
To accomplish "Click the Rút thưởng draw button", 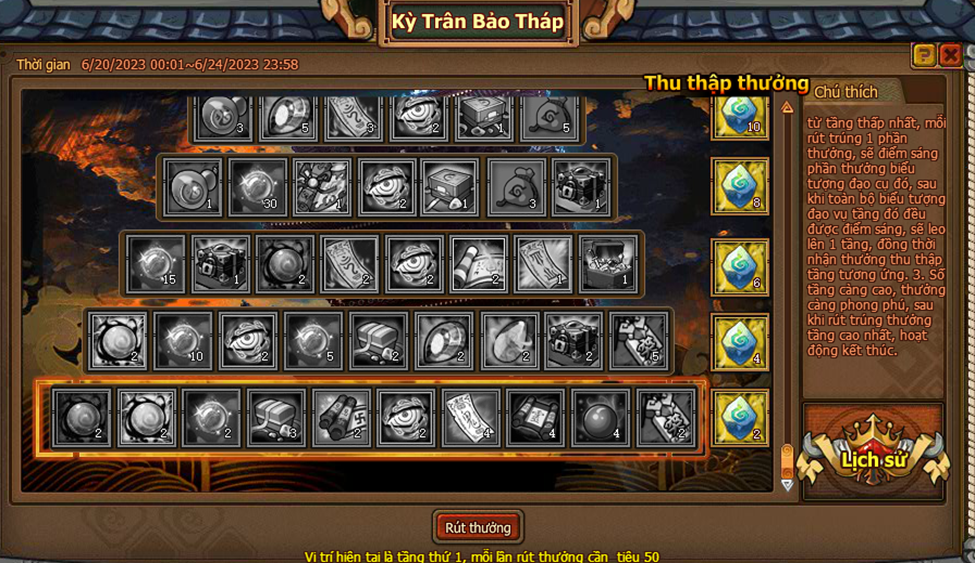I will (478, 528).
